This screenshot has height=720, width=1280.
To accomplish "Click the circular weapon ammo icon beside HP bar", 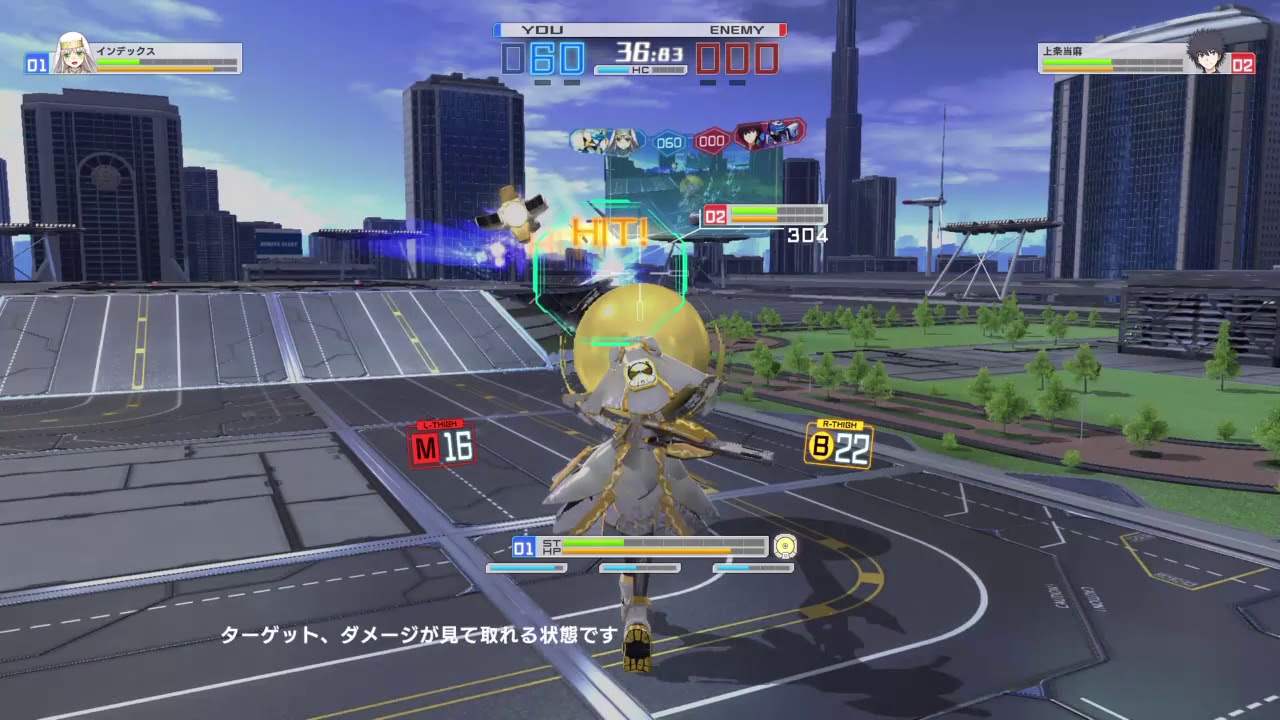I will click(x=786, y=546).
